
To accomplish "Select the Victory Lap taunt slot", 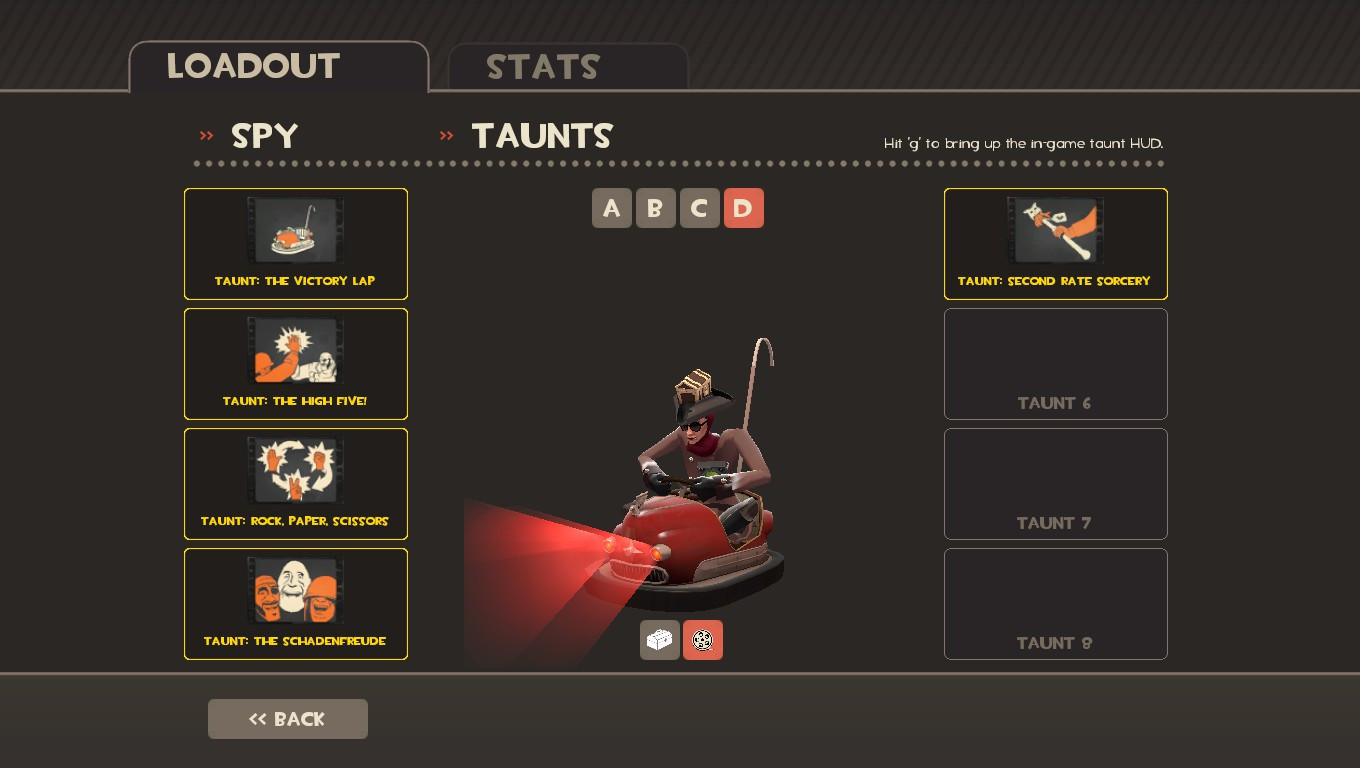I will click(x=296, y=244).
